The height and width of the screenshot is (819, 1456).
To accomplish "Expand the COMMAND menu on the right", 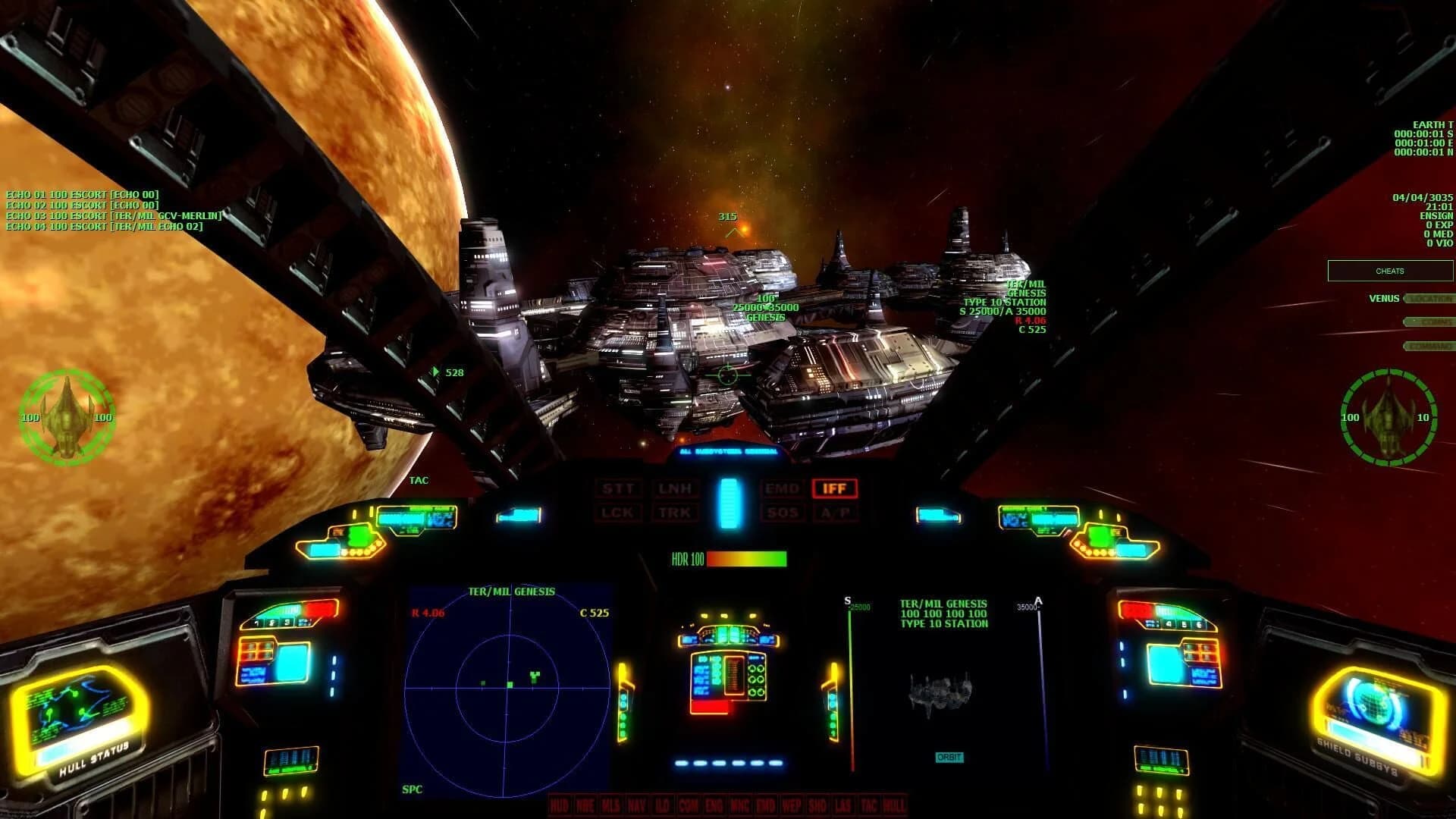I will 1429,346.
